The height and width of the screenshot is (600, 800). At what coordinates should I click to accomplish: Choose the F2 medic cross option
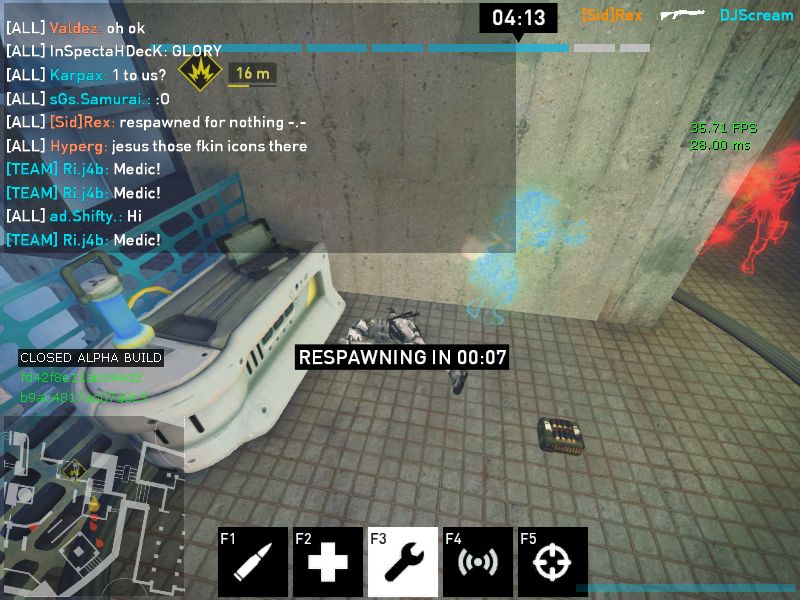(328, 562)
